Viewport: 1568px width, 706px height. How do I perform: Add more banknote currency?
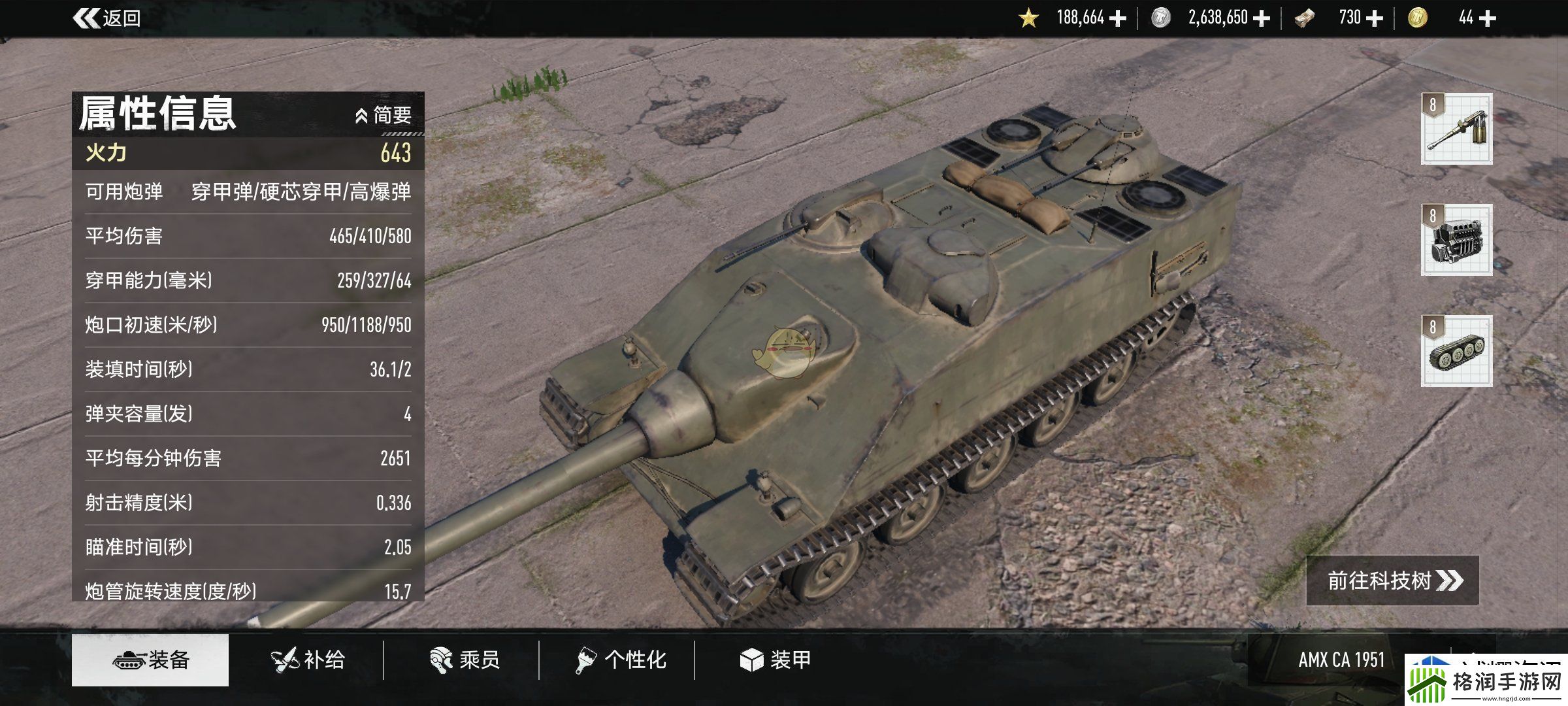[x=1375, y=18]
